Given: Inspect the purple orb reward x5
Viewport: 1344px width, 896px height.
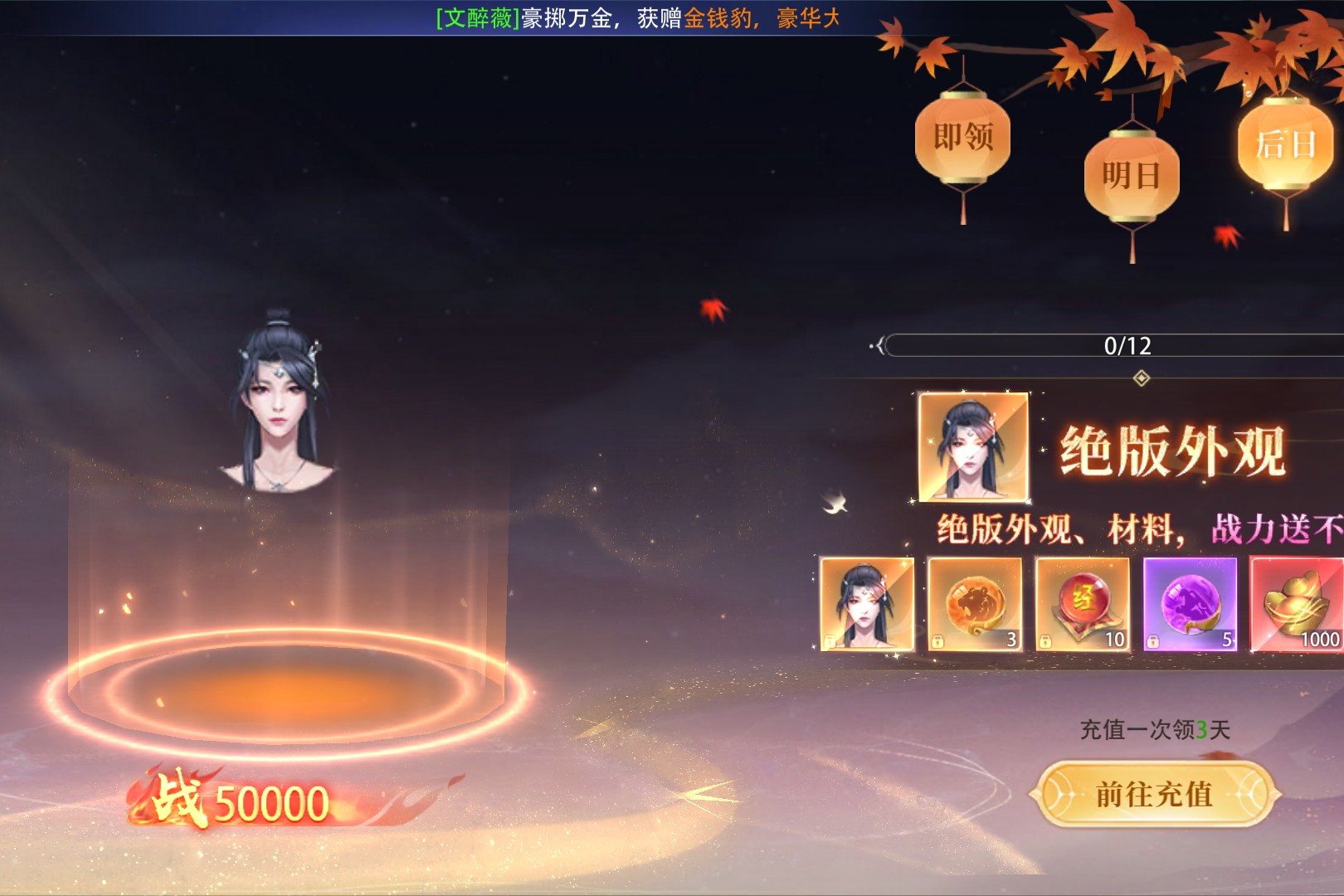Looking at the screenshot, I should [1191, 603].
